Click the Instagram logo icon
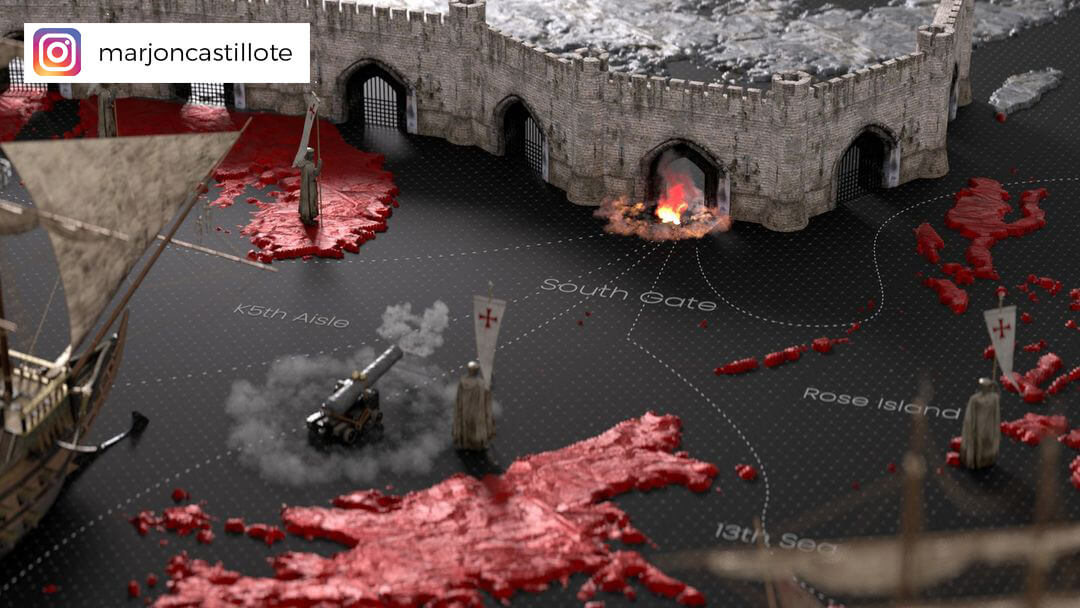Viewport: 1080px width, 608px height. 57,52
